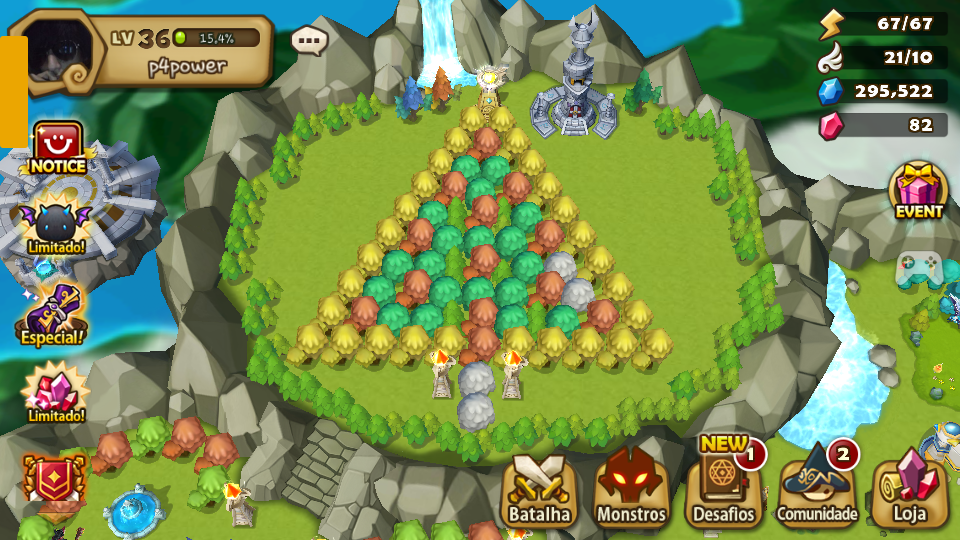Viewport: 960px width, 540px height.
Task: Open the Especial scroll offer
Action: [52, 314]
